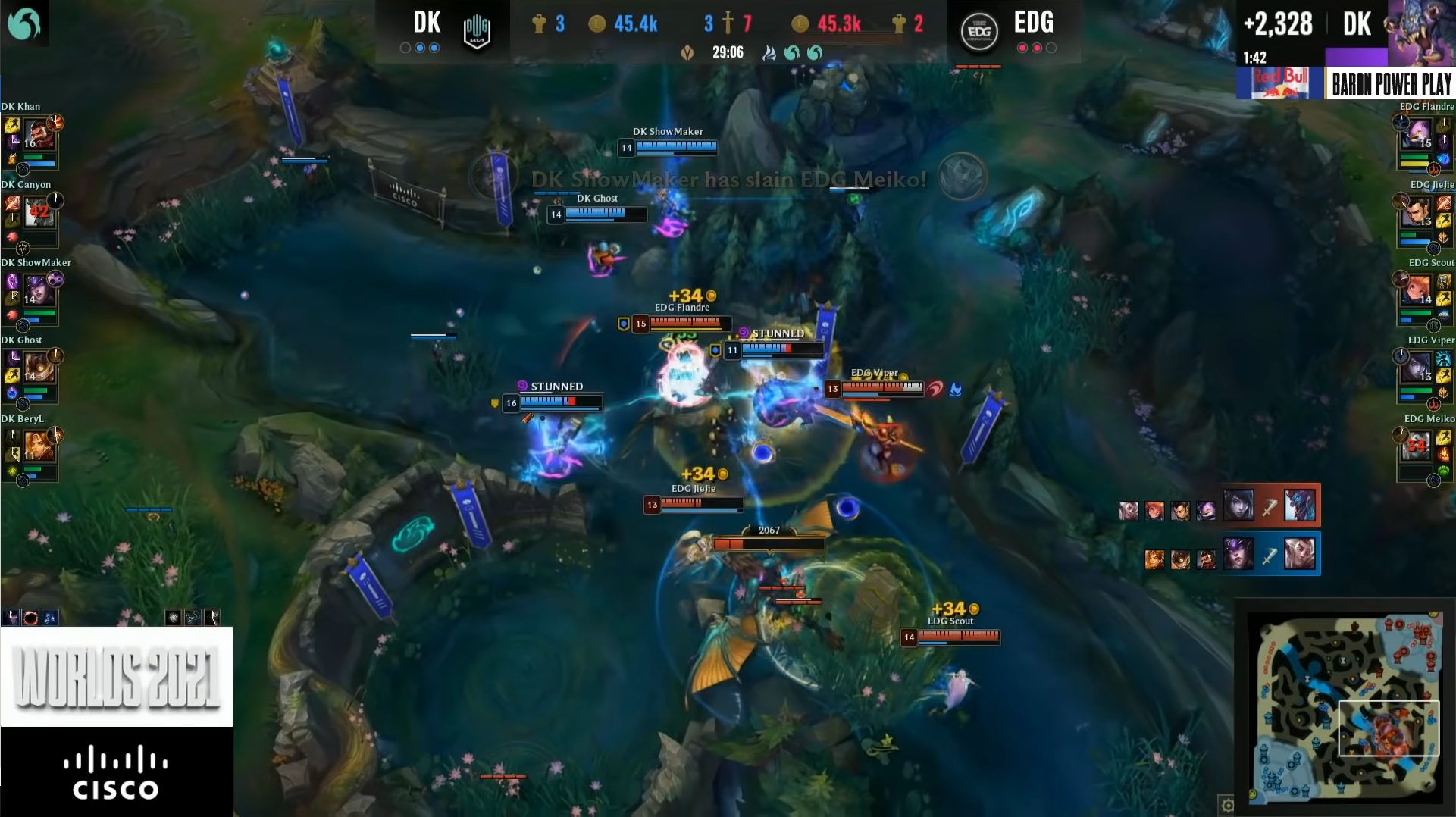This screenshot has height=817, width=1456.
Task: Choose DK ShowMaker's portrait in the sidebar
Action: coord(36,291)
